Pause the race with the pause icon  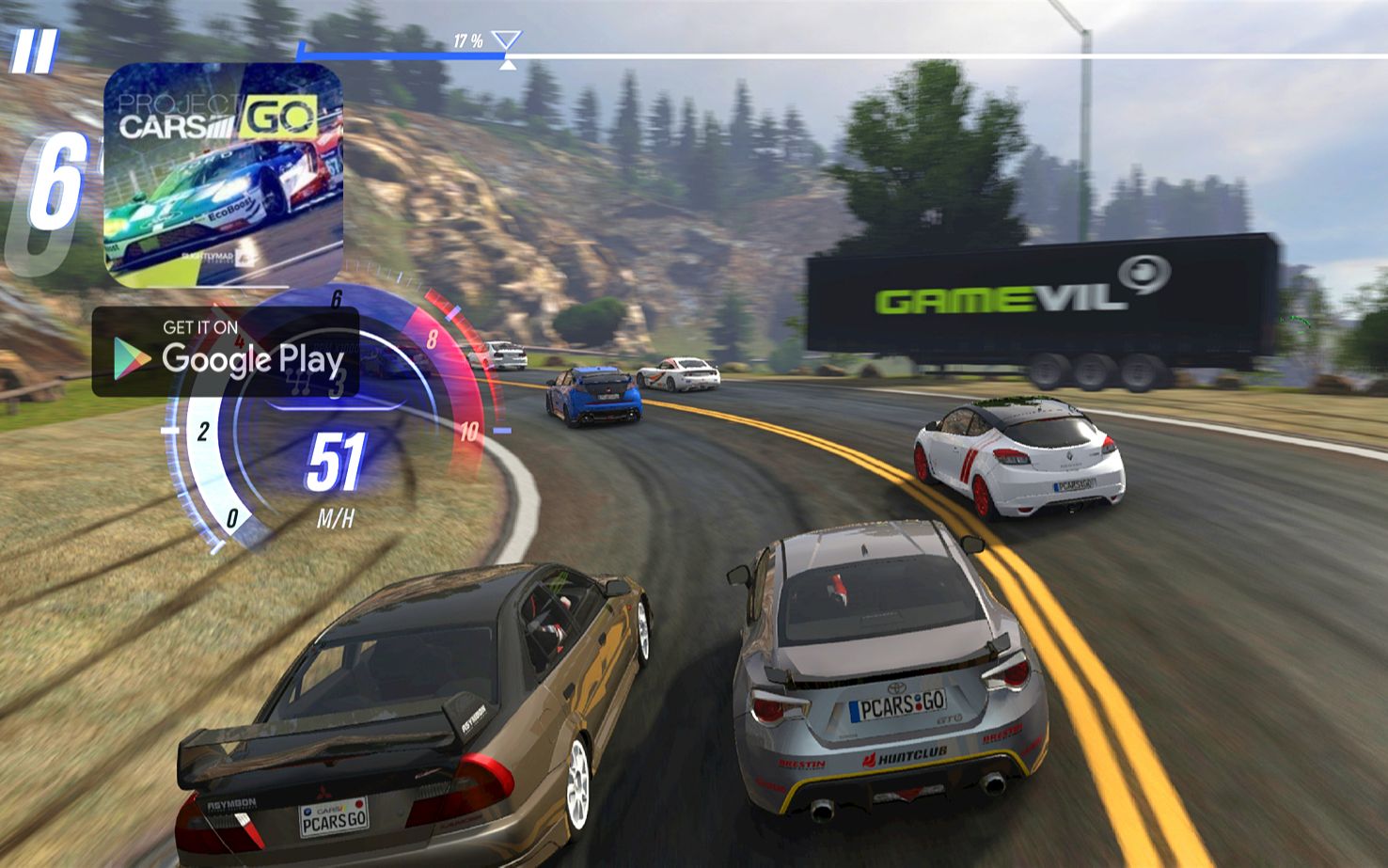point(34,52)
